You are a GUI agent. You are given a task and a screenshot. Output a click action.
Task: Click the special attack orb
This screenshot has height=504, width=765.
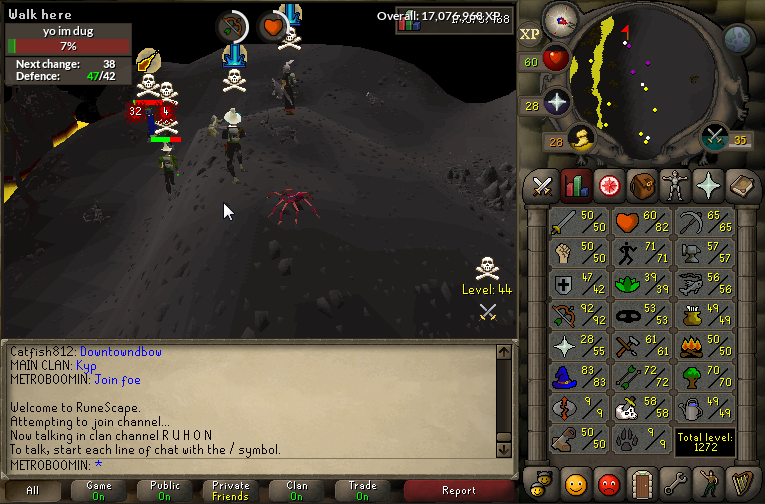tap(714, 137)
